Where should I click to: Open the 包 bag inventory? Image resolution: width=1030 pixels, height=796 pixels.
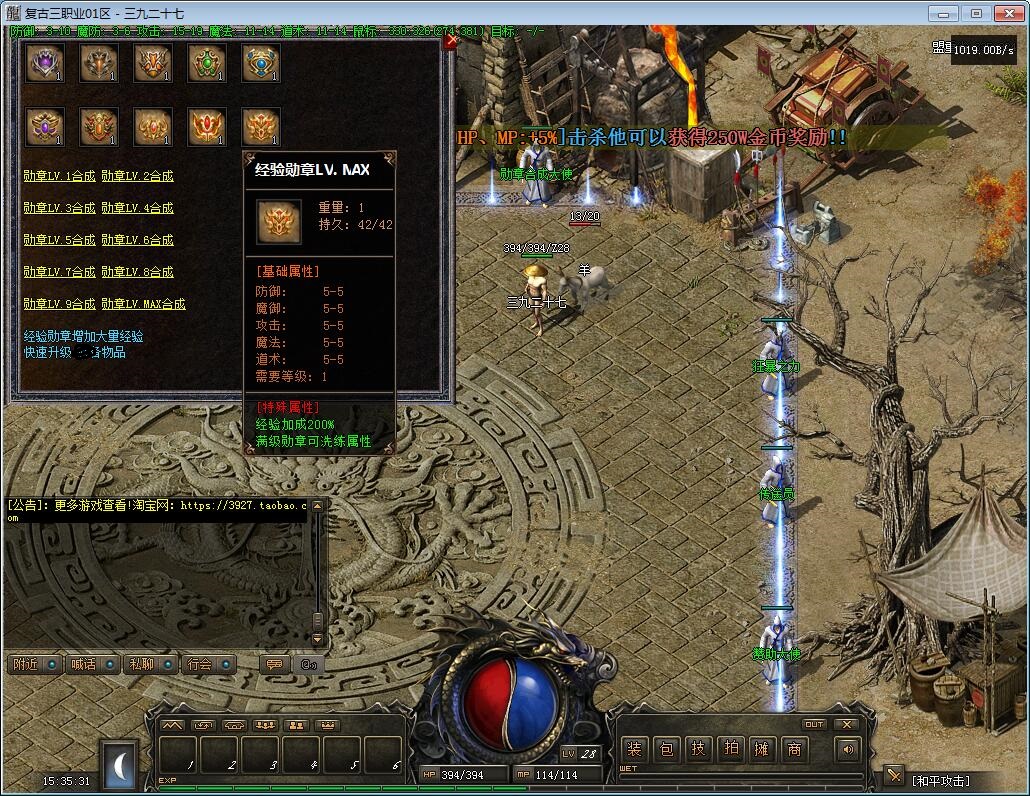point(667,749)
